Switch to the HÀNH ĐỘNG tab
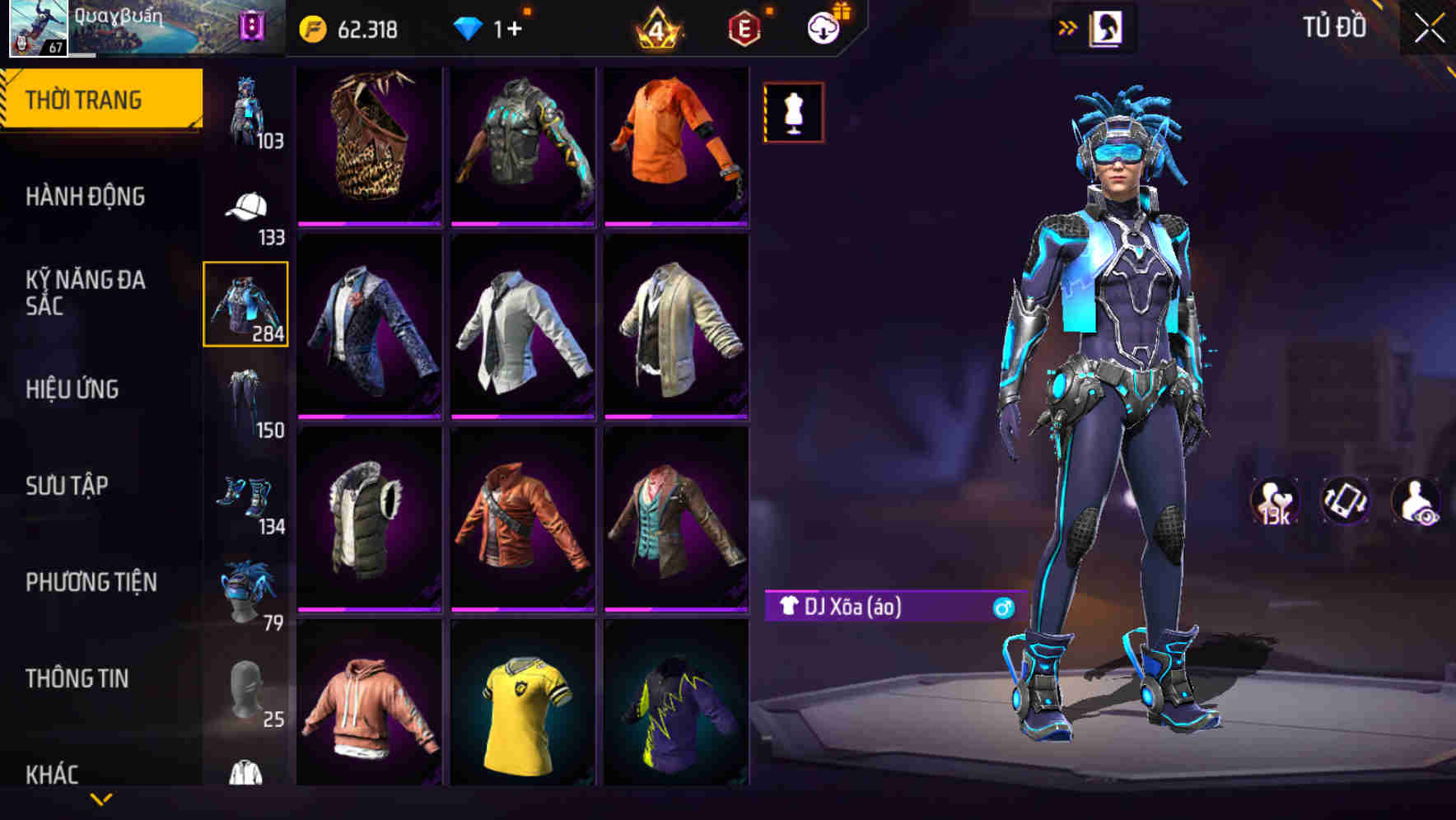Screen dimensions: 1456x820 pos(85,198)
